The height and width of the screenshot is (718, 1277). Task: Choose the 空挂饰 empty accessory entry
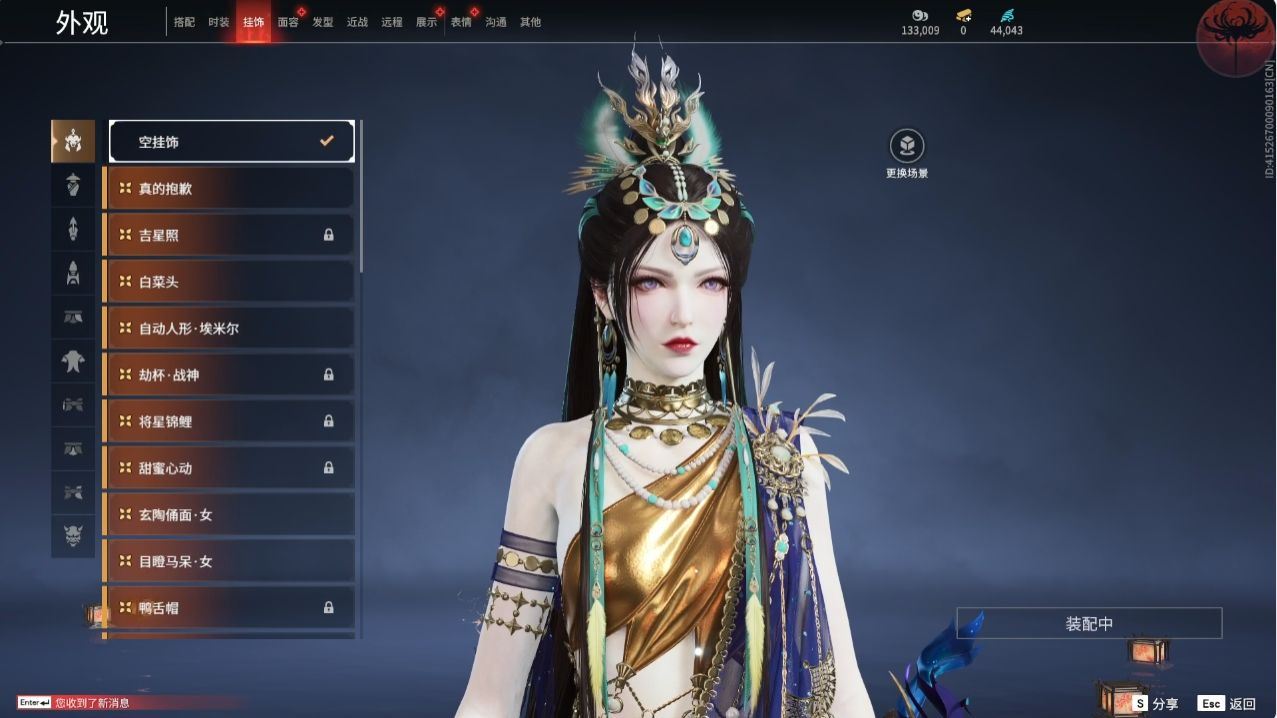231,142
